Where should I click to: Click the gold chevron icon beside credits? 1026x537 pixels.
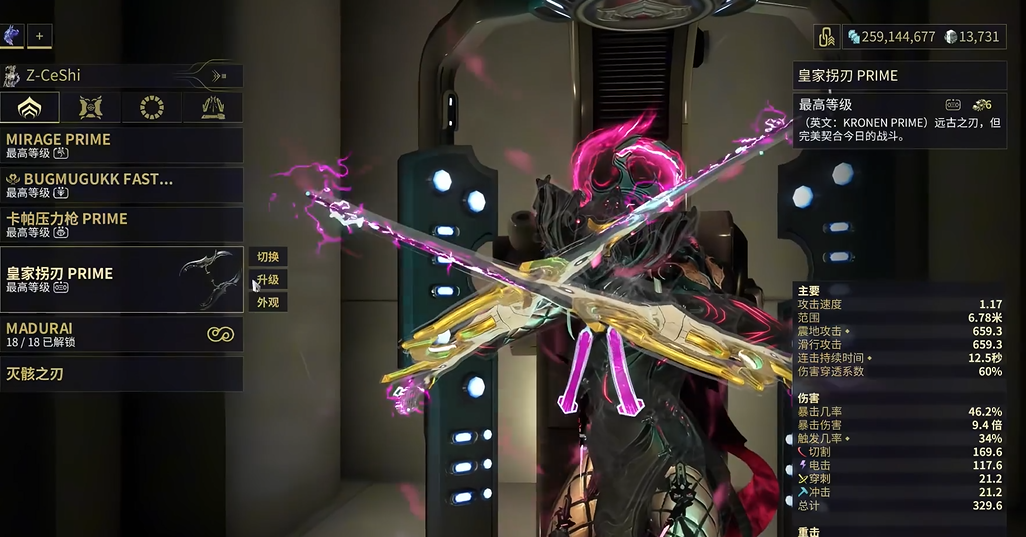coord(826,37)
